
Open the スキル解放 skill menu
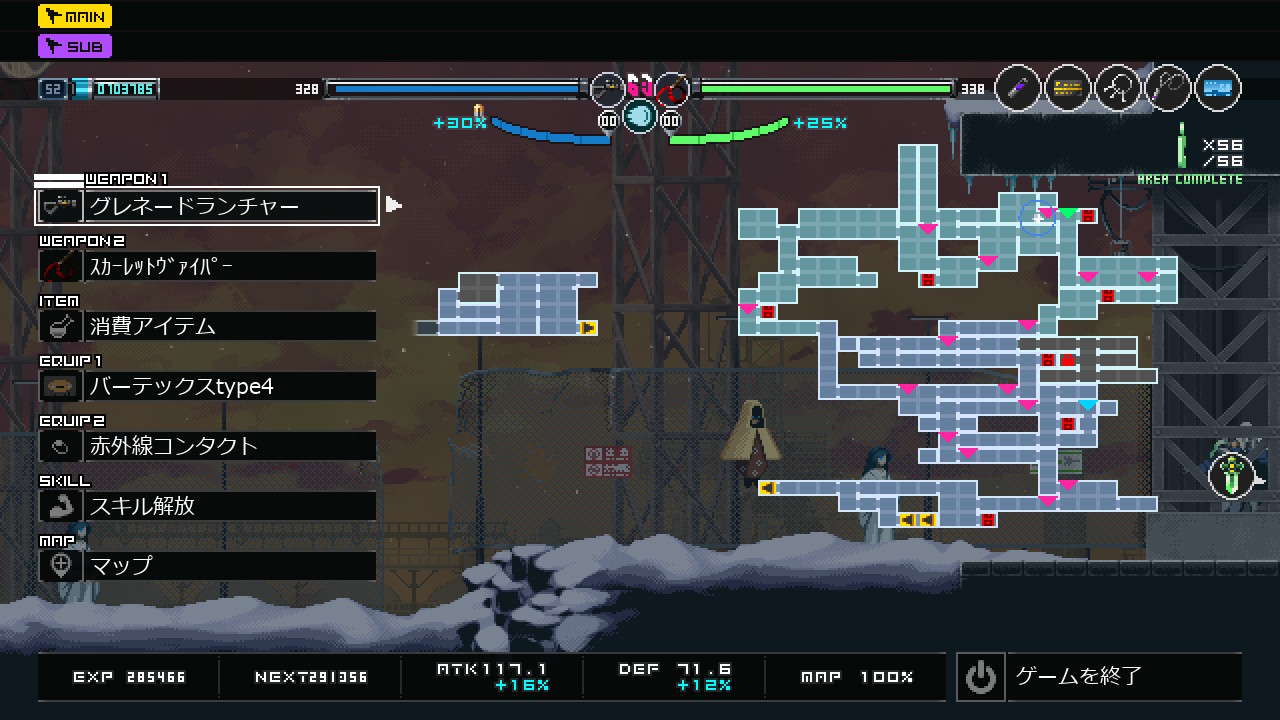coord(207,506)
